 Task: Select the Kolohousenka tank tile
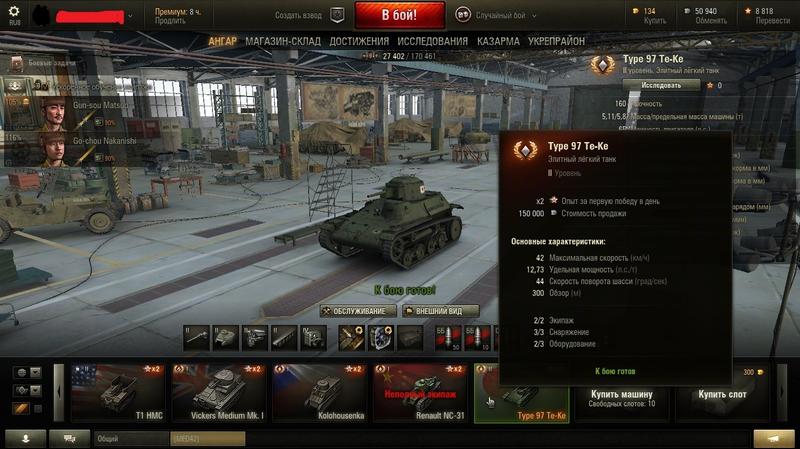click(x=320, y=393)
